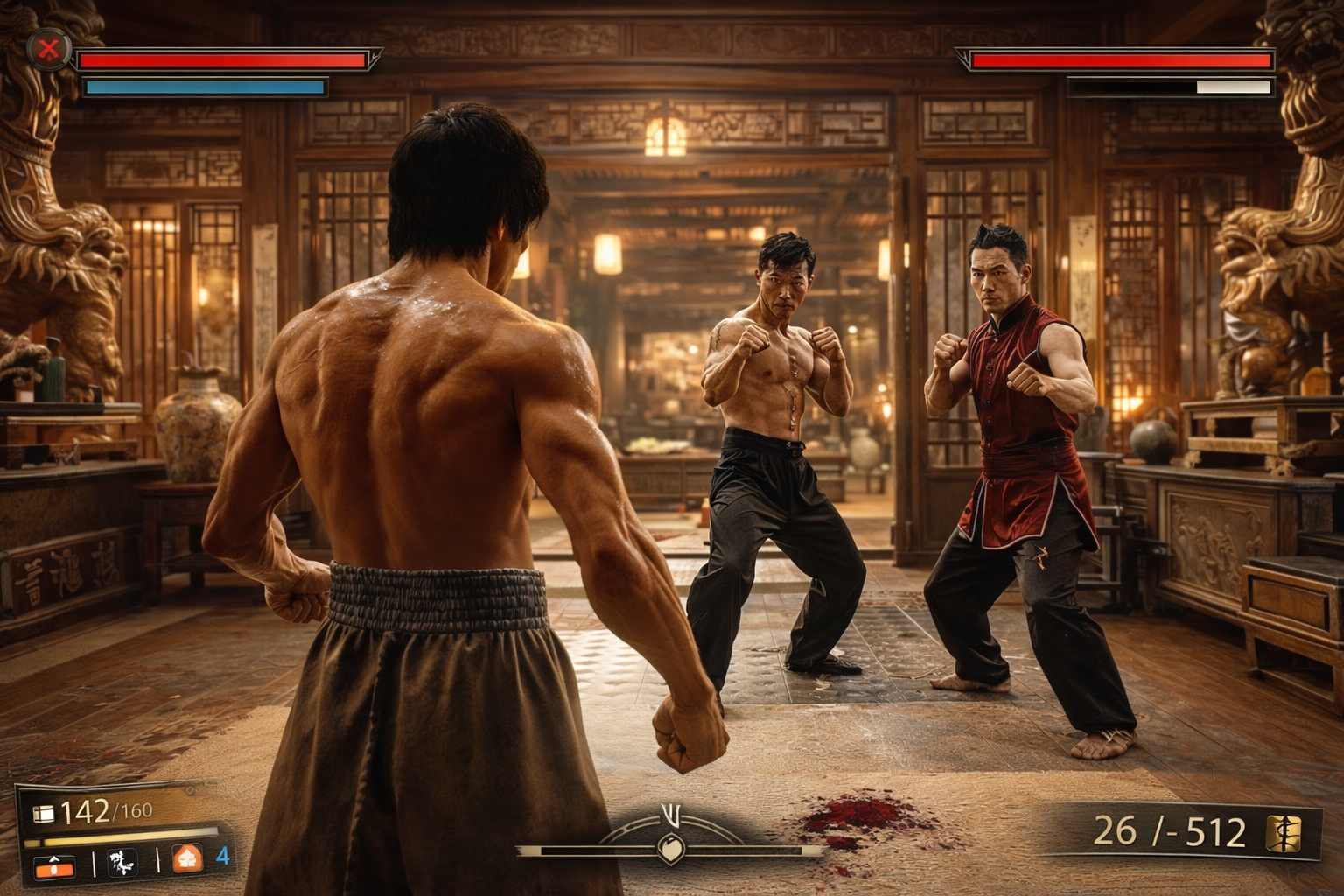Activate the white martial arts figure skill
Screen dimensions: 1344x896
click(x=122, y=862)
